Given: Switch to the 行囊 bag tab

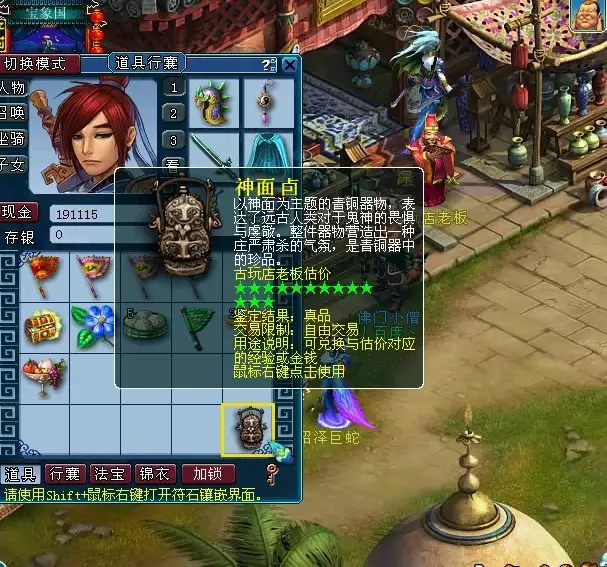Looking at the screenshot, I should point(65,473).
